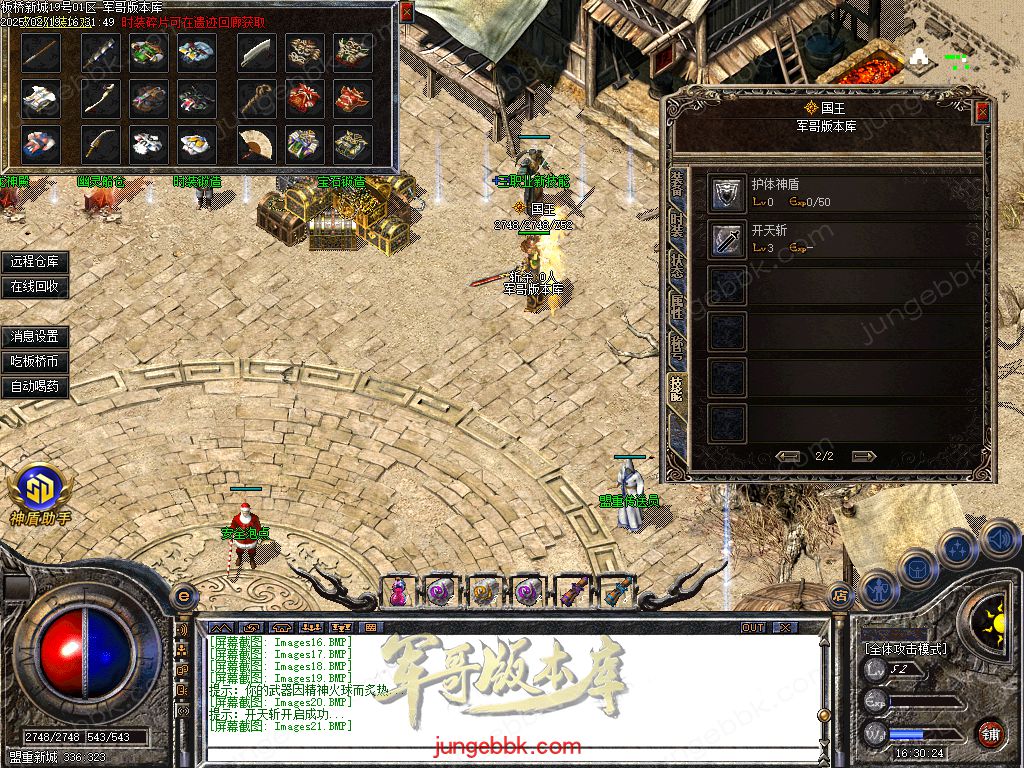
Task: Show the 属性 tab
Action: (677, 303)
